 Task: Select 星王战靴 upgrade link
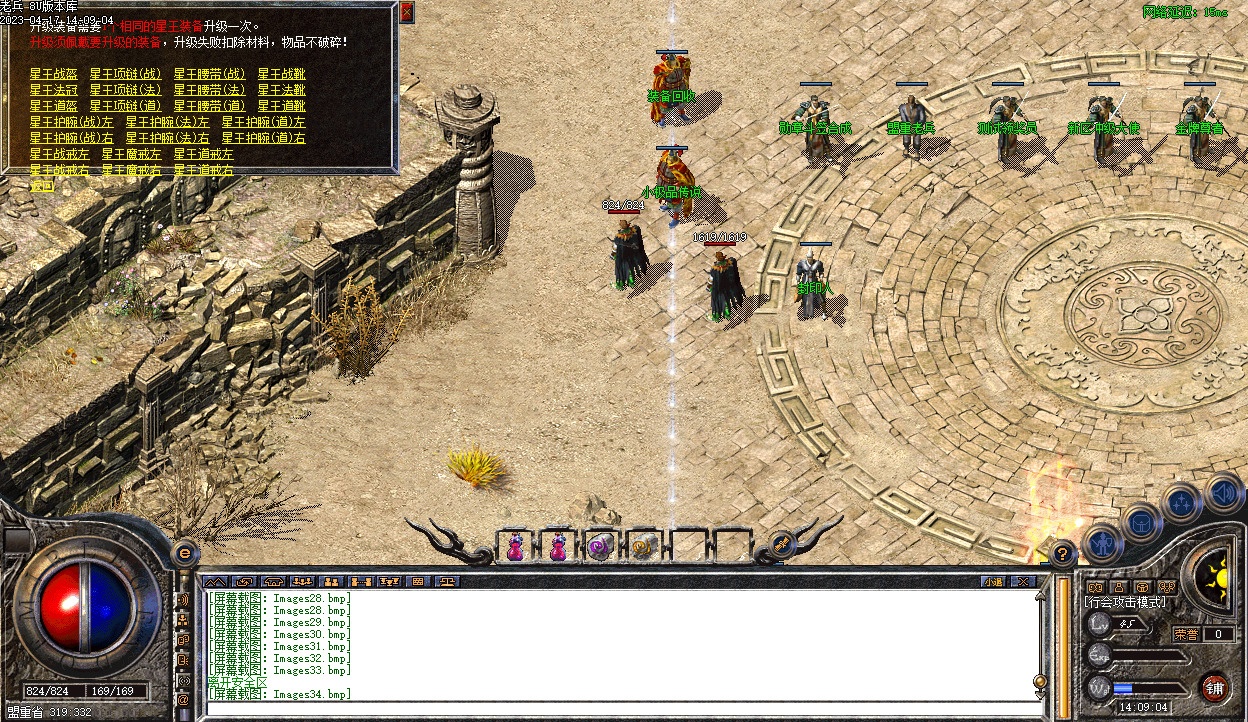pyautogui.click(x=281, y=73)
